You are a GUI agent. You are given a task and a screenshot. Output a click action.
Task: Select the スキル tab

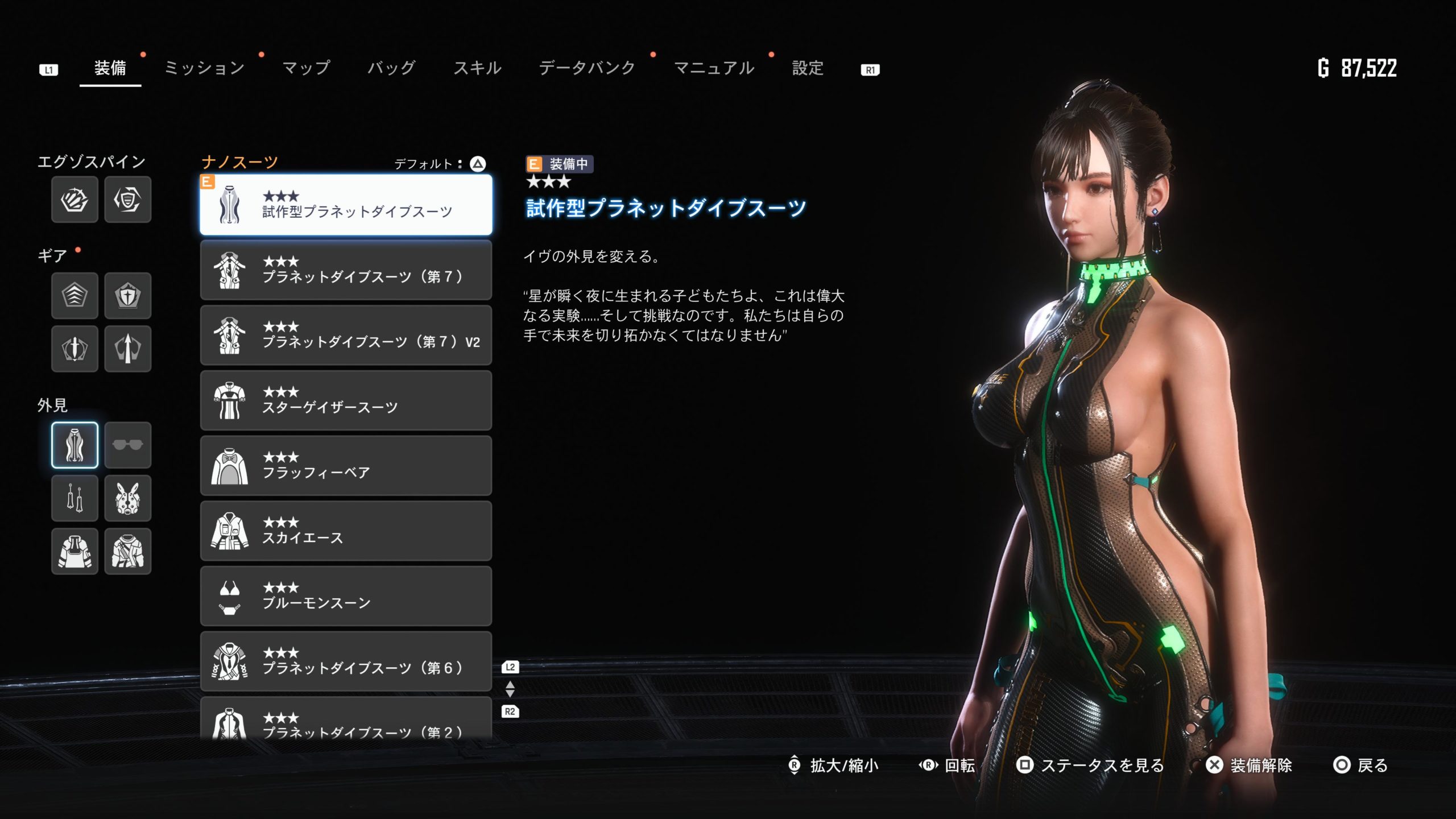[477, 68]
